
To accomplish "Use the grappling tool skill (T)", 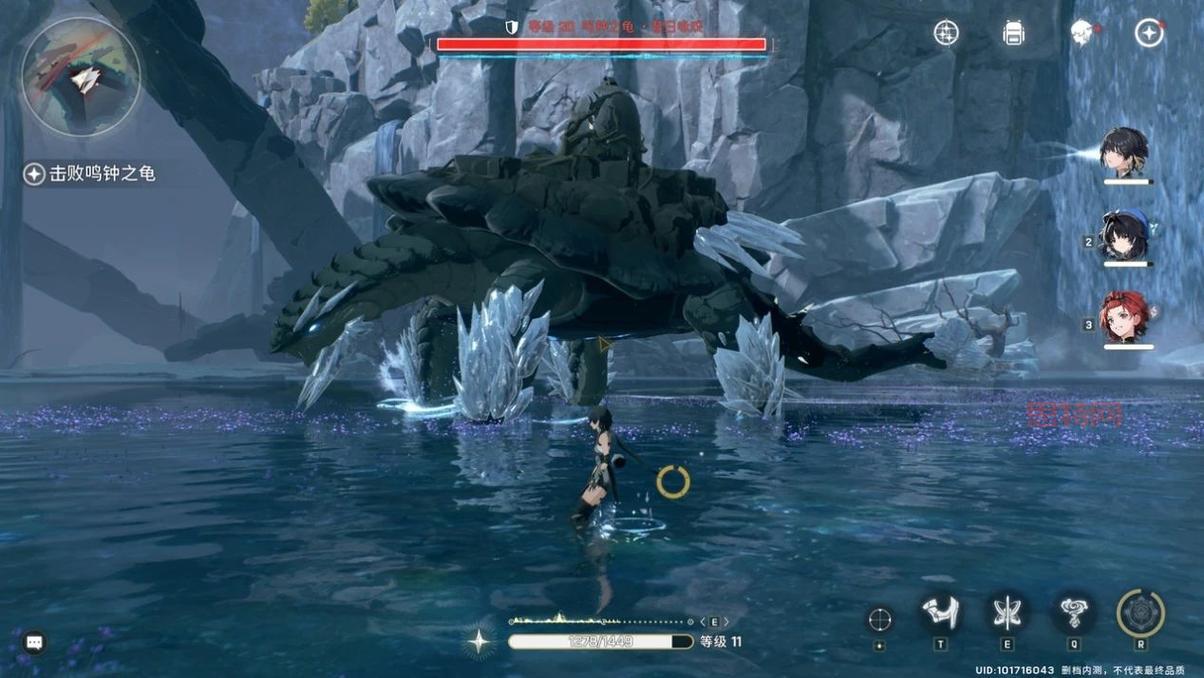I will click(940, 613).
